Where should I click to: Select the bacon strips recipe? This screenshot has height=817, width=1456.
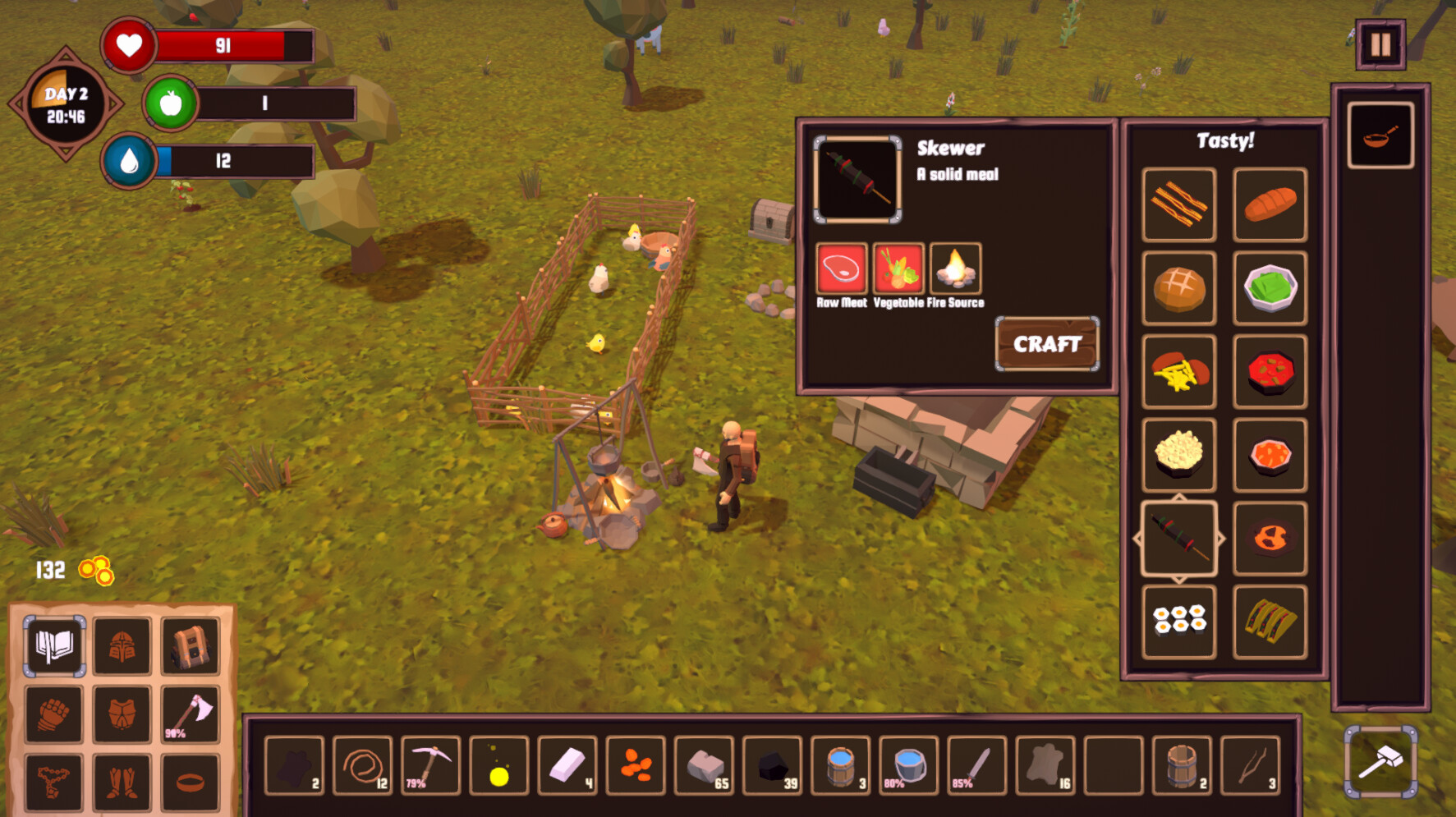click(1178, 204)
